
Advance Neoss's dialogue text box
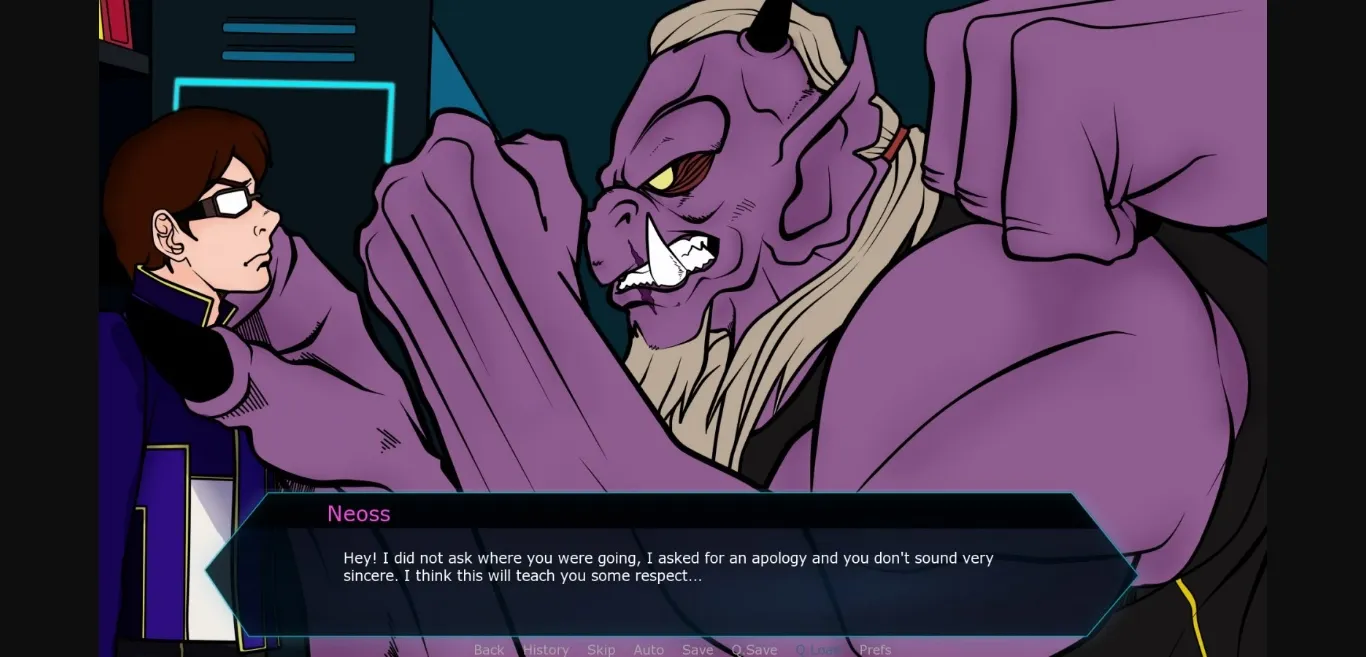tap(670, 568)
